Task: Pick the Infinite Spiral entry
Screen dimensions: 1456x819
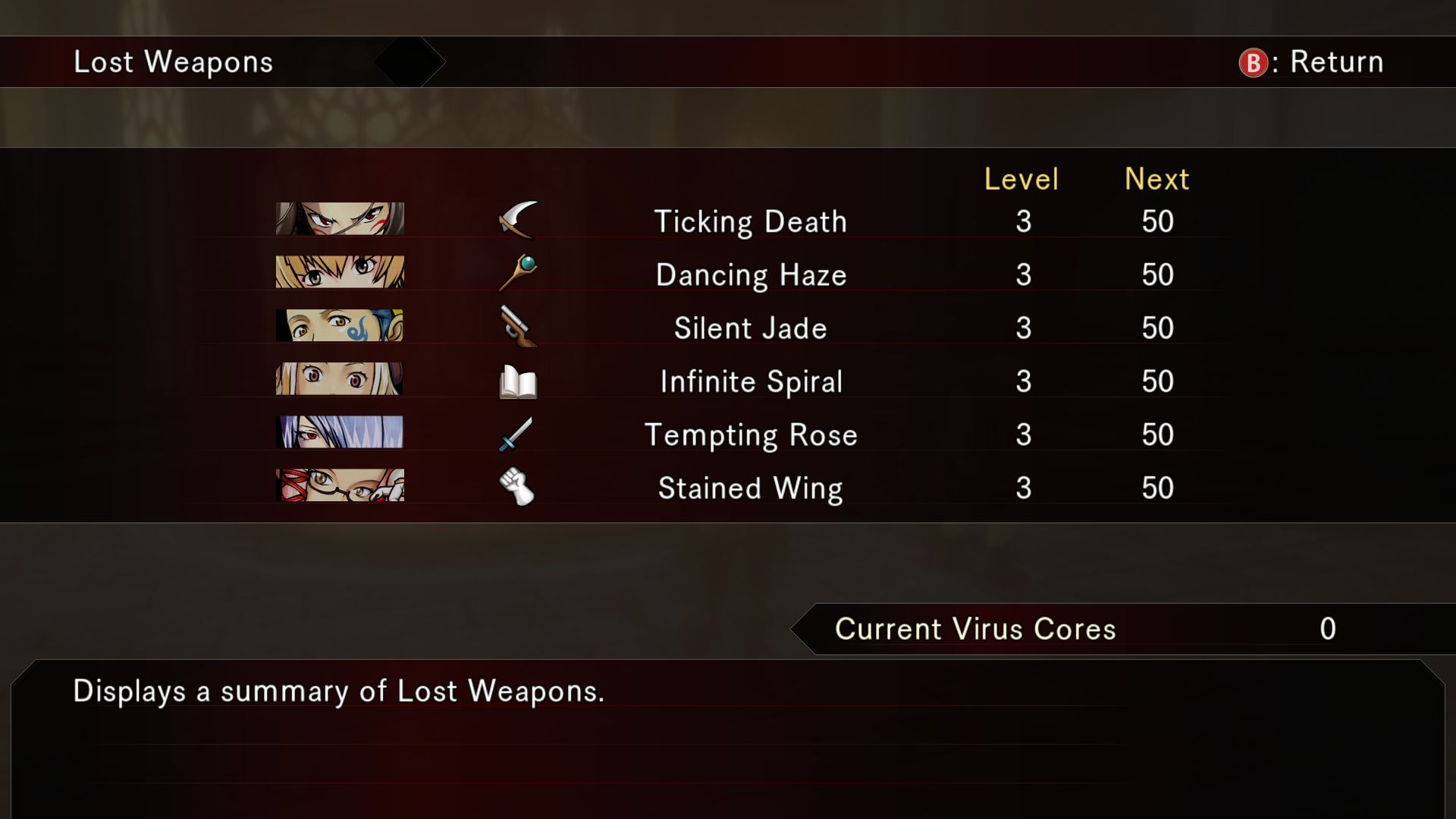Action: coord(750,381)
